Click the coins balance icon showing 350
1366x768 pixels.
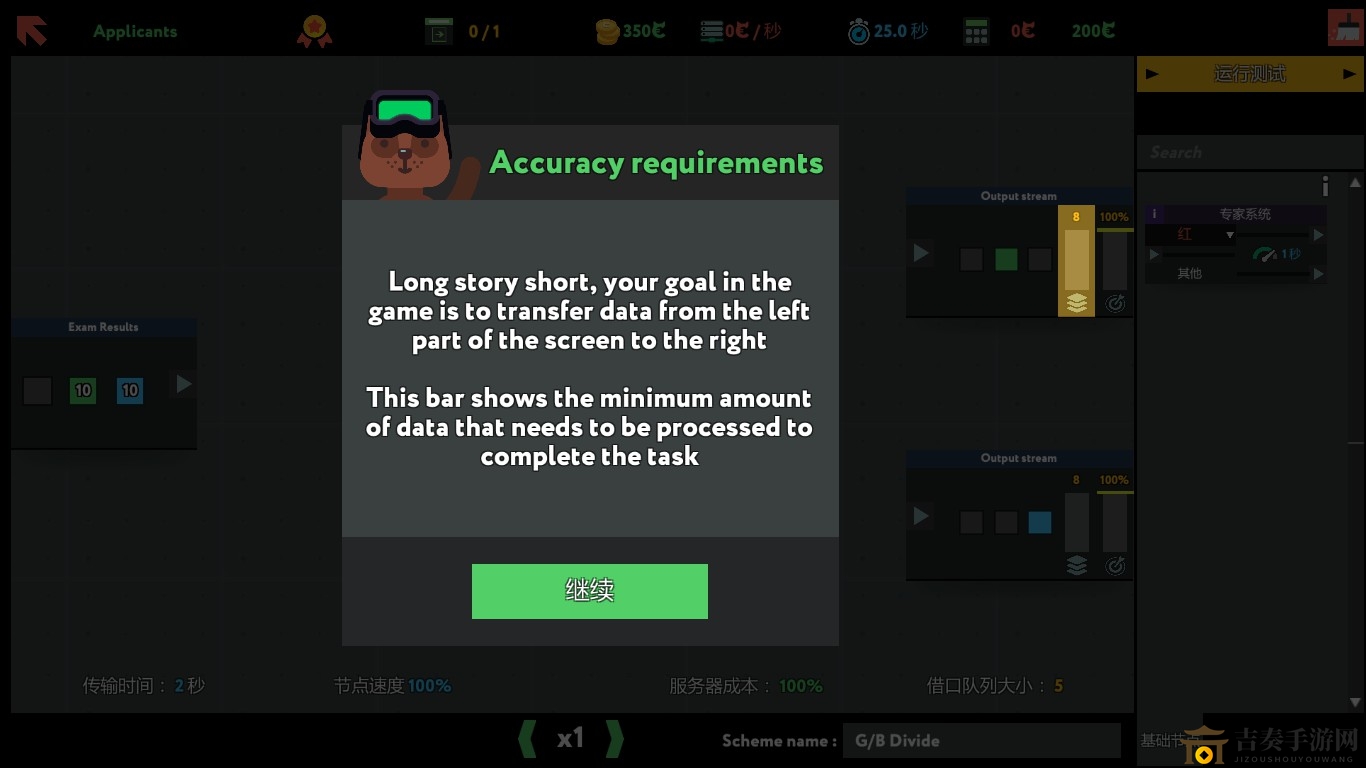pos(607,30)
